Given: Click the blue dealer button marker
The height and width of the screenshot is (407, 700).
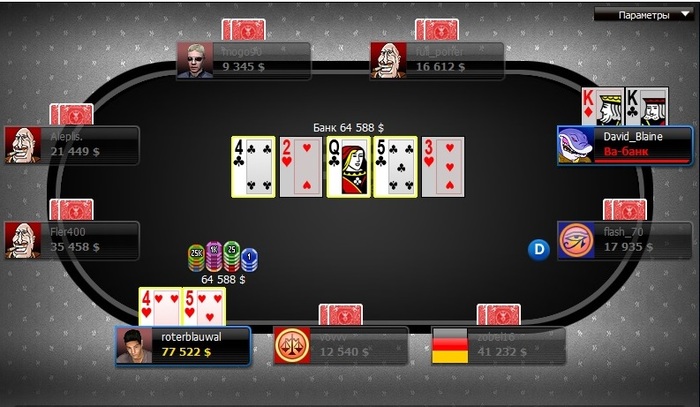Looking at the screenshot, I should pyautogui.click(x=540, y=248).
